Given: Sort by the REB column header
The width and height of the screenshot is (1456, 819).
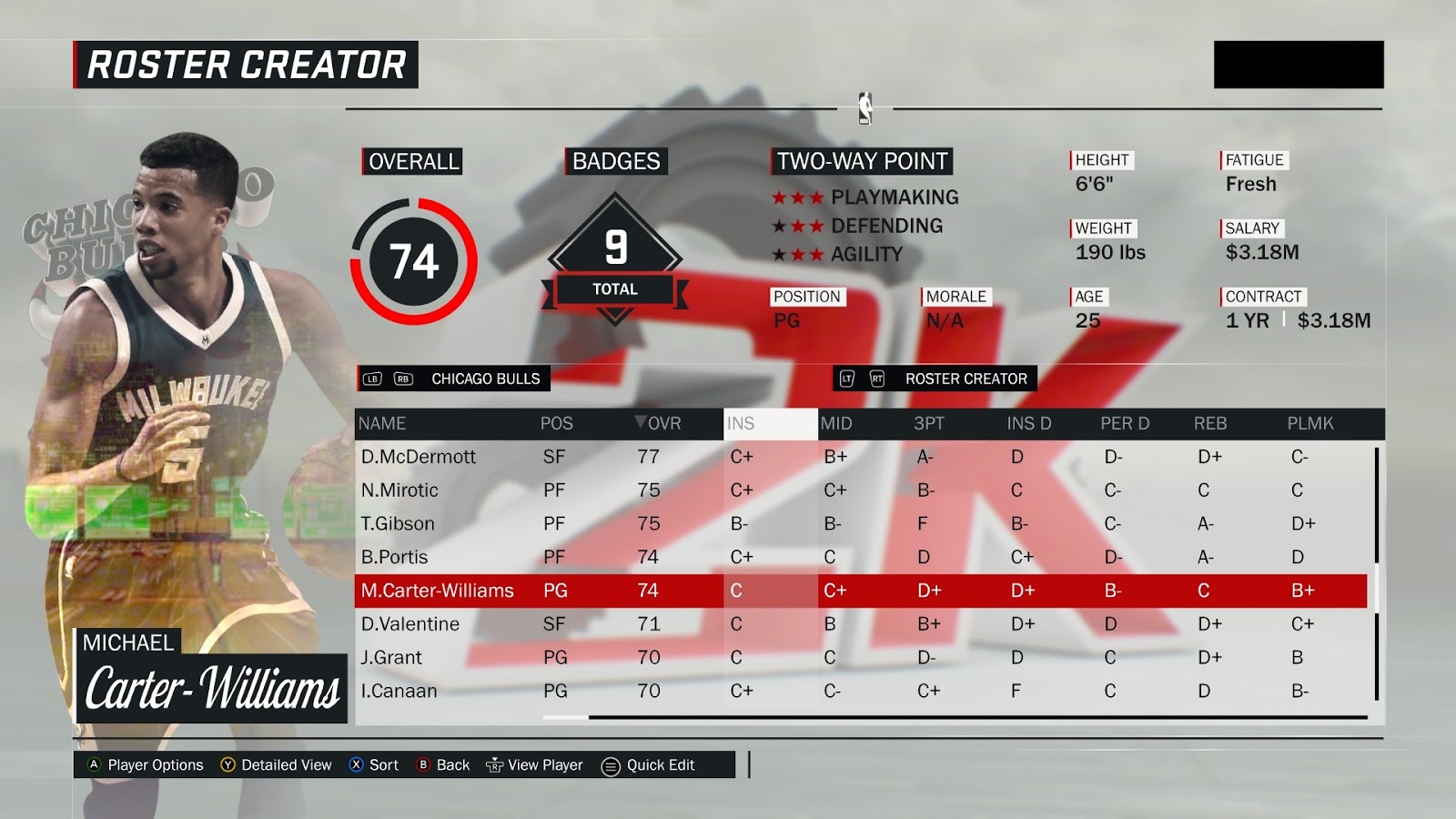Looking at the screenshot, I should 1210,424.
